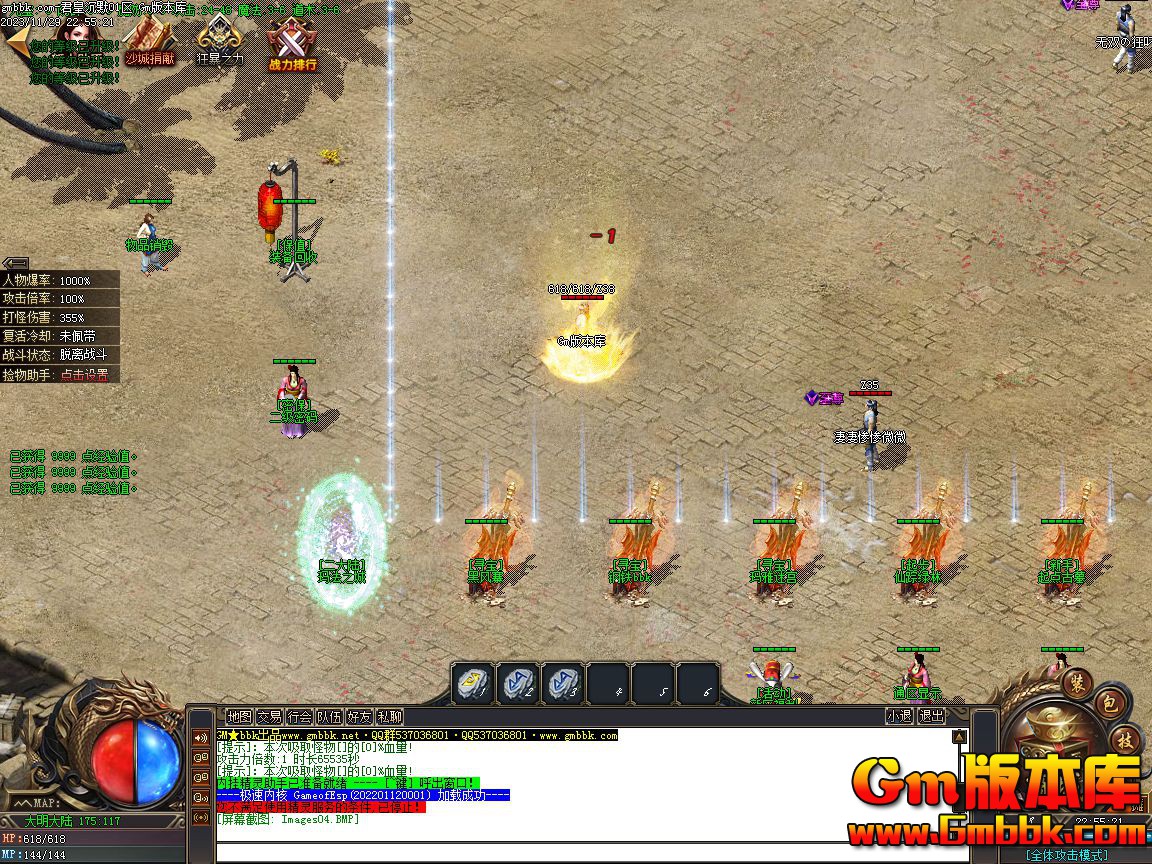Open the 沙城捐献 donation icon
The width and height of the screenshot is (1152, 864).
150,42
